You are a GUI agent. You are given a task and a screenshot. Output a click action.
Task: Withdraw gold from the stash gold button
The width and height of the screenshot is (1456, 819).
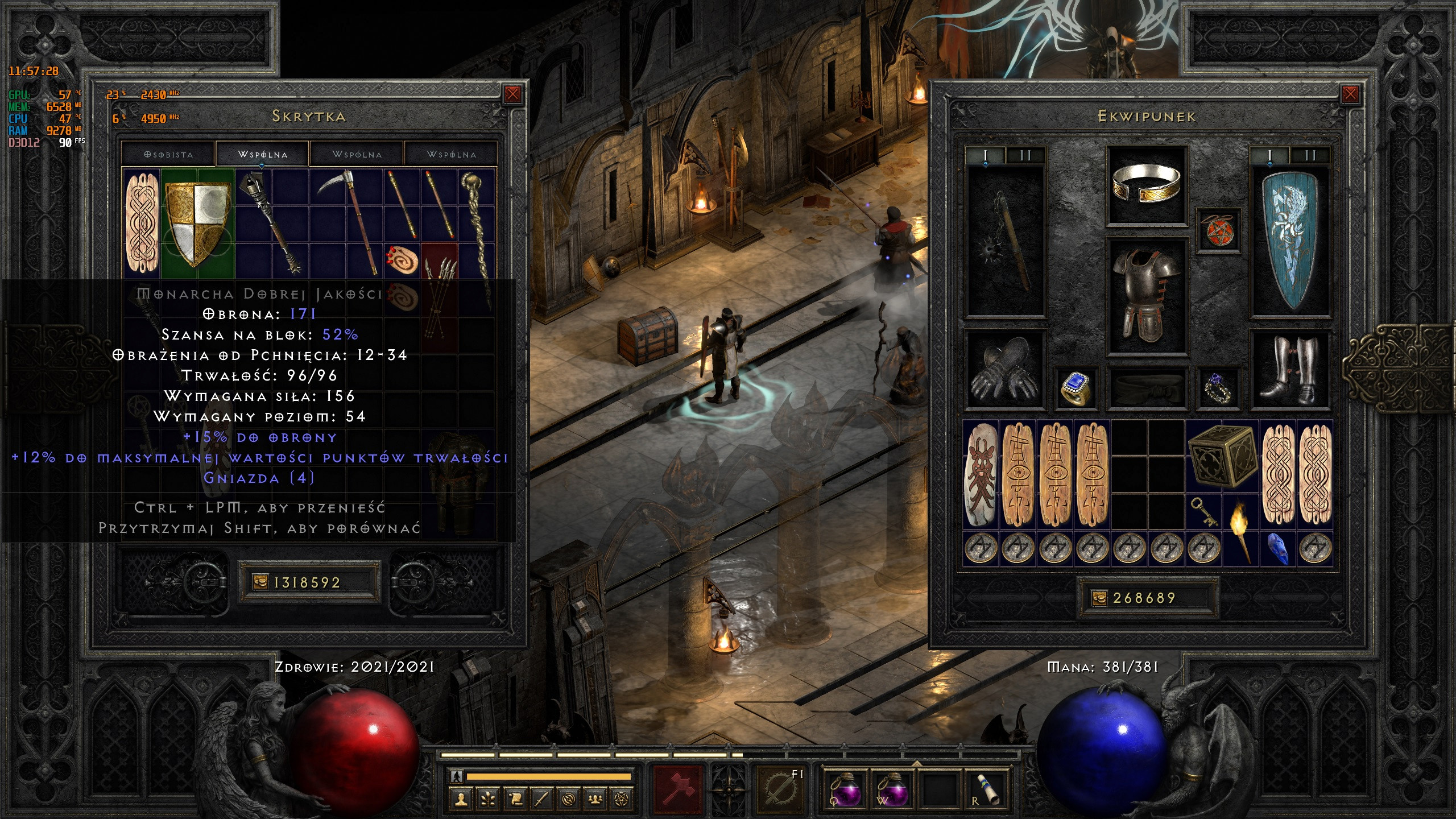[260, 582]
